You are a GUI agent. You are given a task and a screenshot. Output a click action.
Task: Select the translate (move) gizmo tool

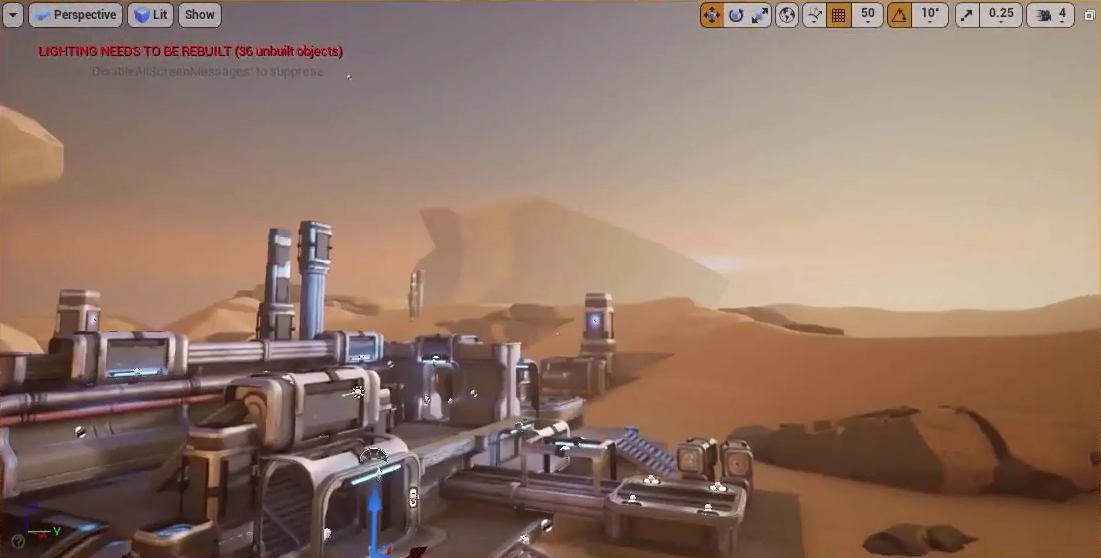click(712, 15)
